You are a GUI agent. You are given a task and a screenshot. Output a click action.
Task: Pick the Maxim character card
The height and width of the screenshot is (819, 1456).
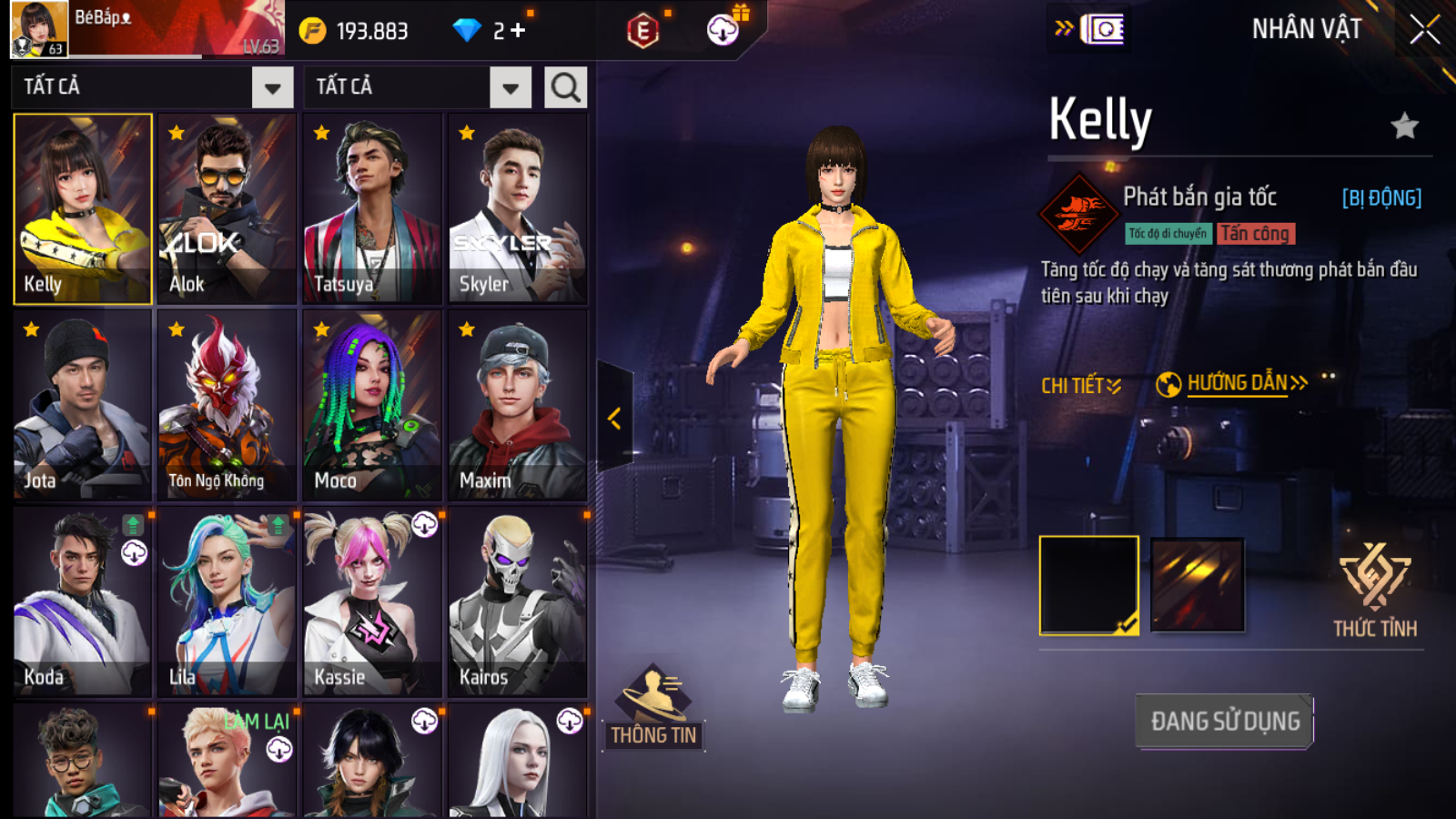(x=517, y=405)
